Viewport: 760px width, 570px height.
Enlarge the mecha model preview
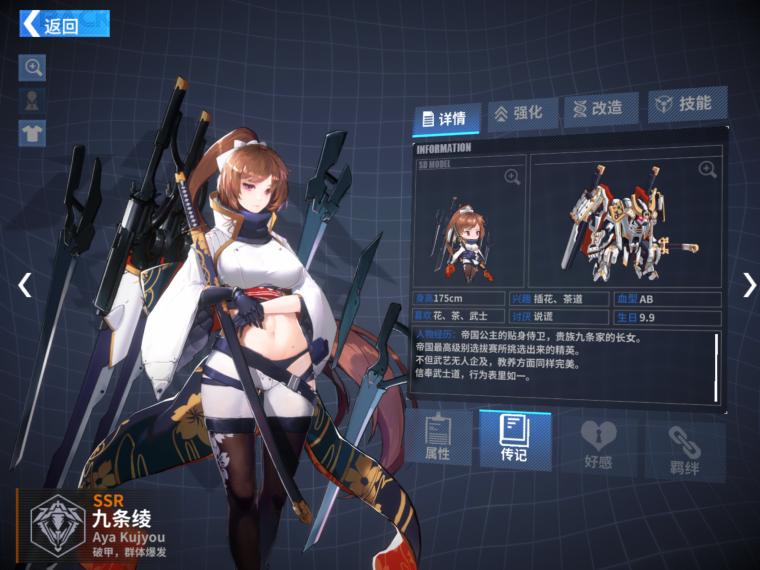tap(707, 170)
